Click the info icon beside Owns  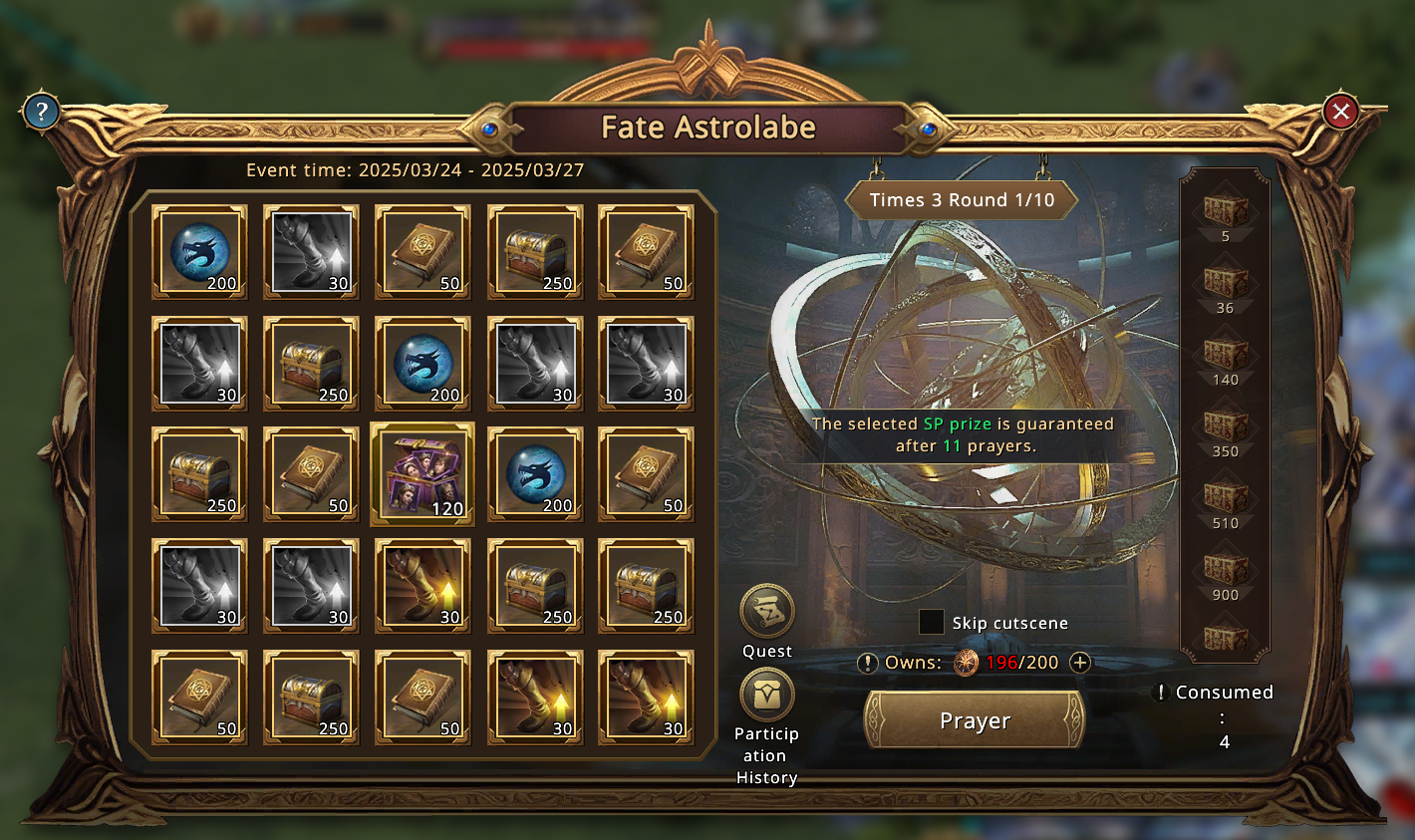point(868,663)
